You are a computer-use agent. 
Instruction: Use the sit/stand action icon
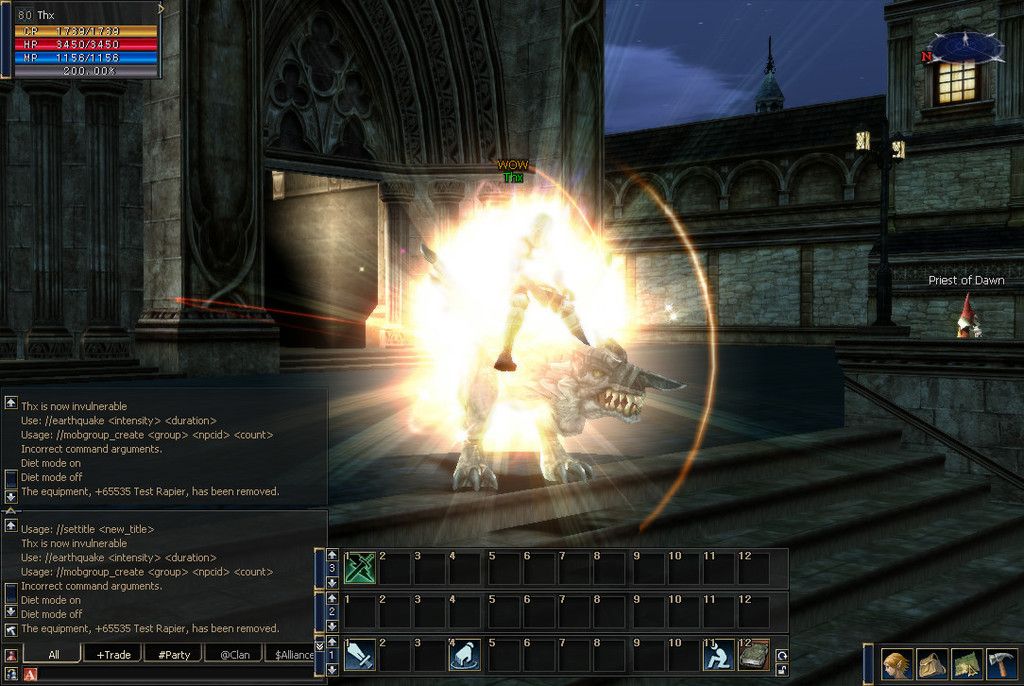pyautogui.click(x=717, y=655)
